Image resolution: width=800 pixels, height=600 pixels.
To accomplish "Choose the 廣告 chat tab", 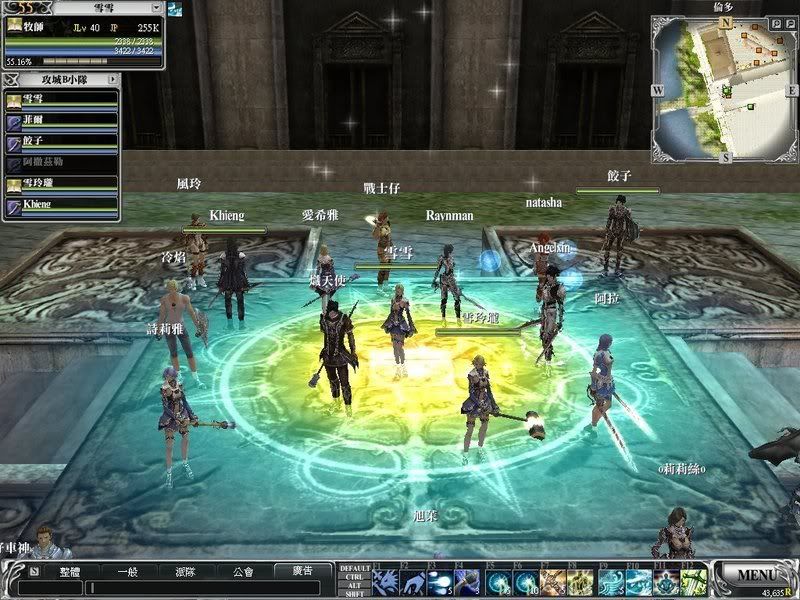I will click(x=301, y=571).
